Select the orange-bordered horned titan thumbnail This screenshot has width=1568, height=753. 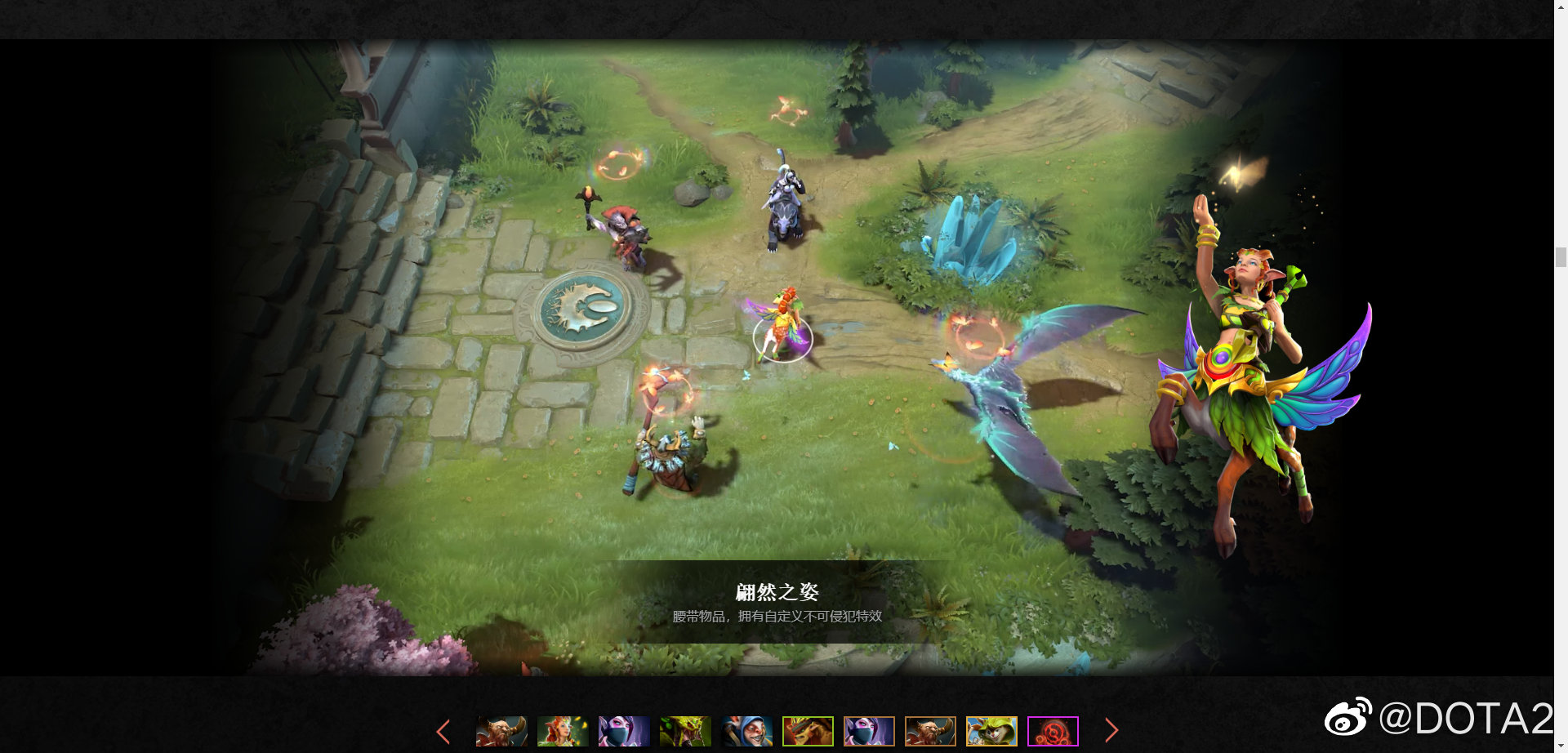coord(932,731)
